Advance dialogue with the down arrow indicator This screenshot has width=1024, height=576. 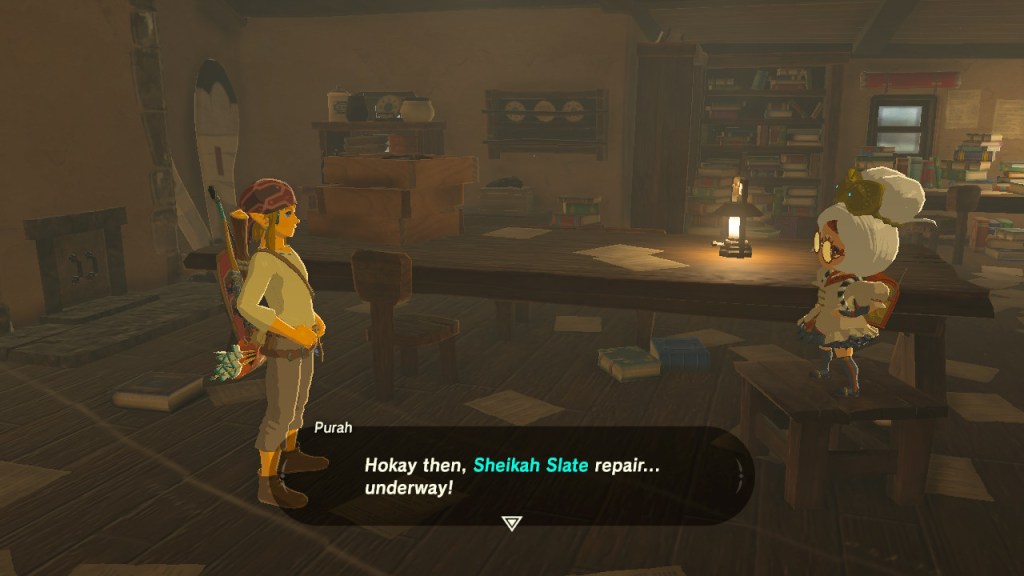point(511,522)
